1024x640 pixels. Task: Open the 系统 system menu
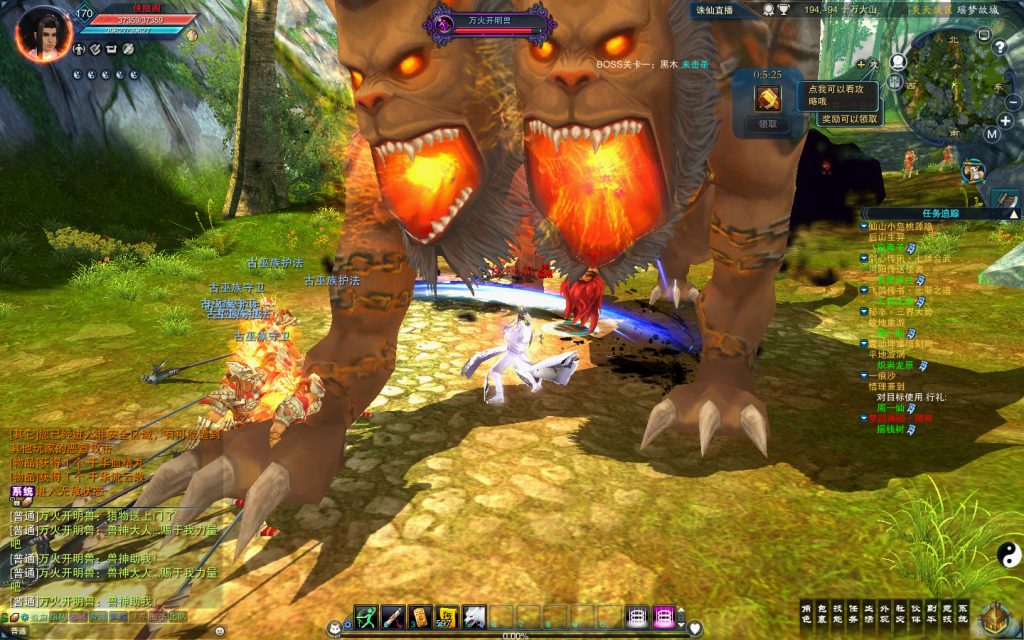tap(962, 614)
